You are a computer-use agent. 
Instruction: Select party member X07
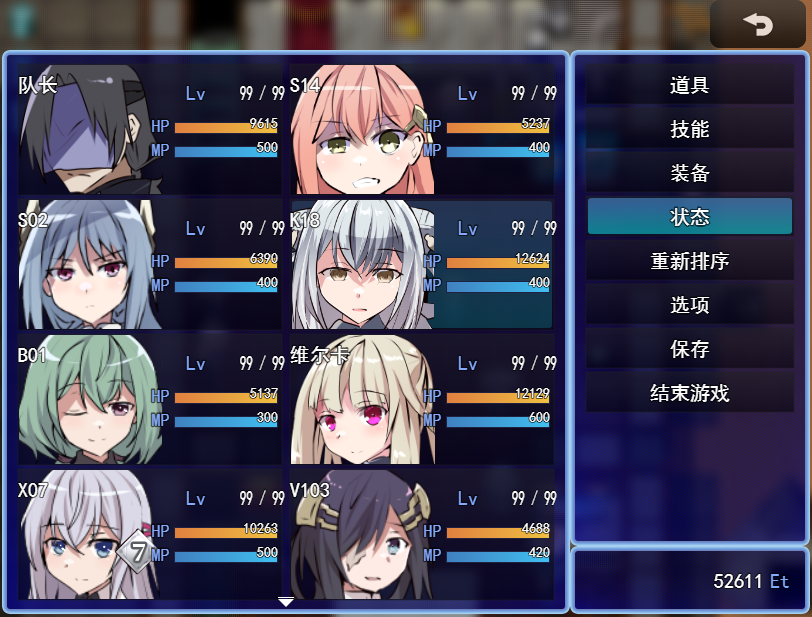(150, 534)
